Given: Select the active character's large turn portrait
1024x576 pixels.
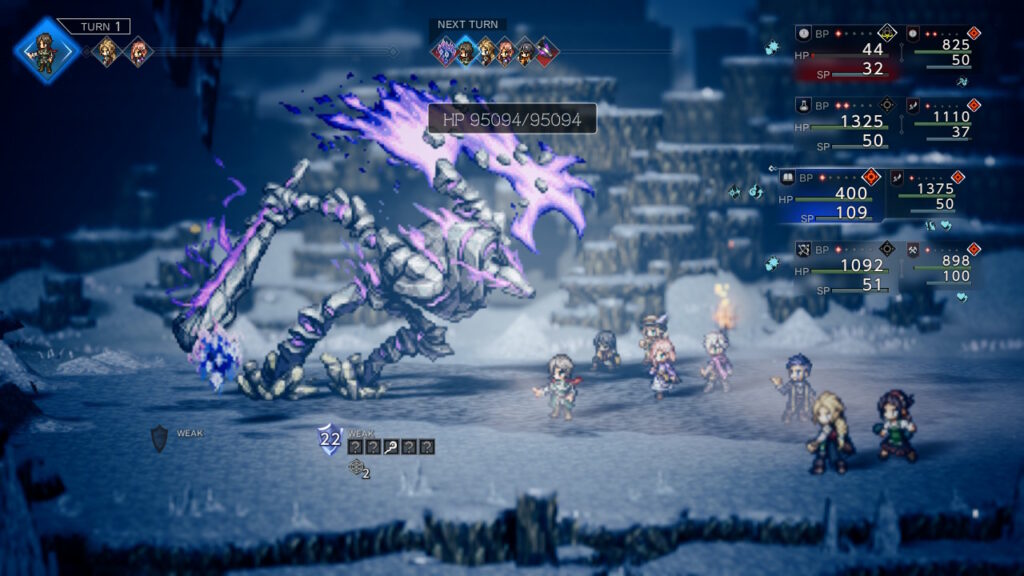Looking at the screenshot, I should point(46,50).
